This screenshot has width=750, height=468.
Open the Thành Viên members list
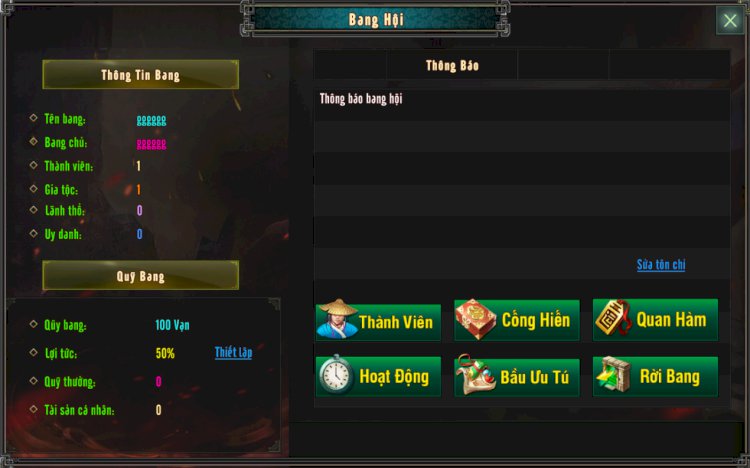(x=378, y=320)
